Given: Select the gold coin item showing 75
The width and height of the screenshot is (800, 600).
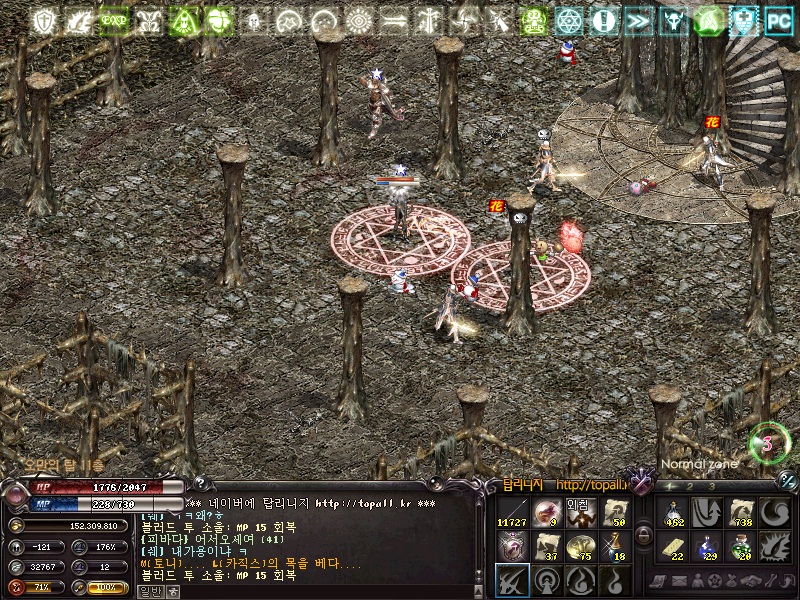Looking at the screenshot, I should point(579,545).
